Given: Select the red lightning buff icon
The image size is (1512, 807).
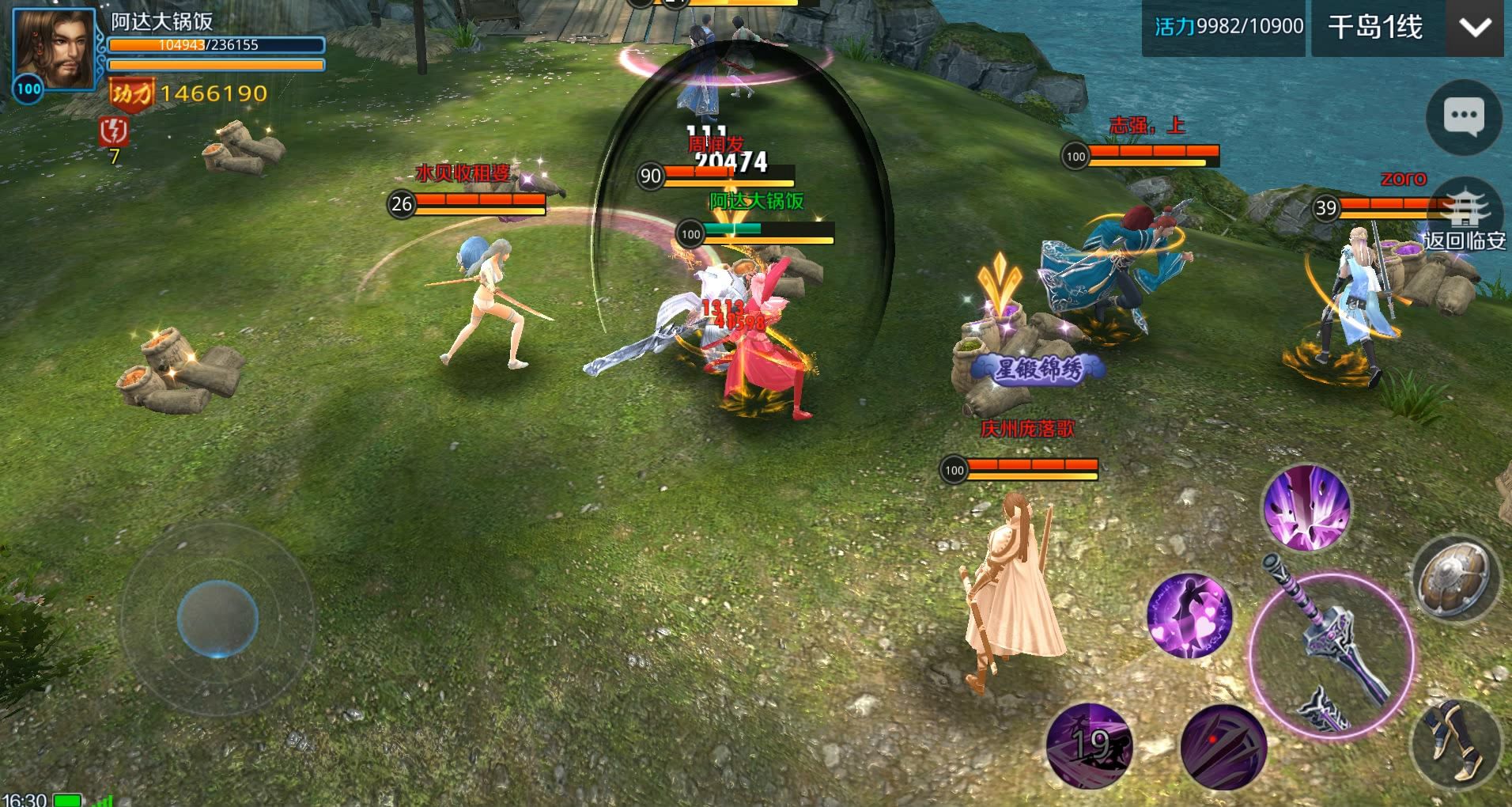Looking at the screenshot, I should click(114, 131).
